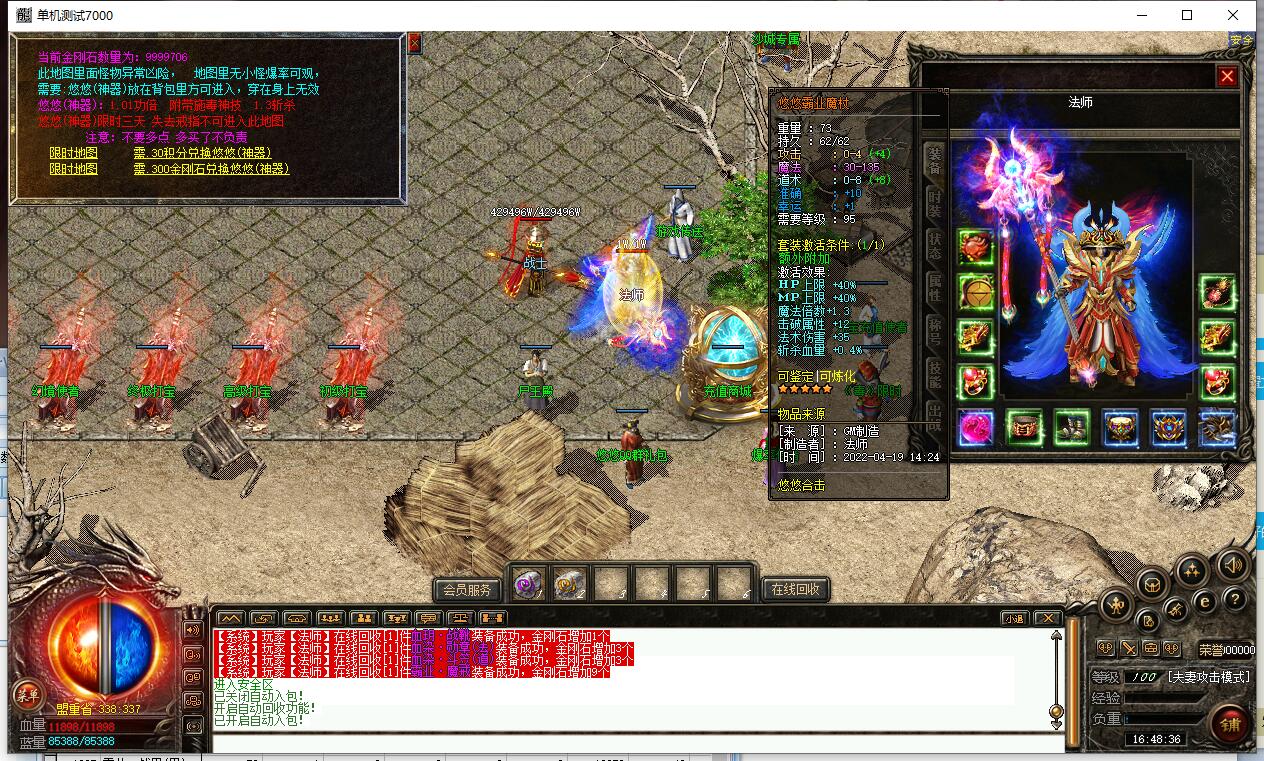
Task: Switch to the 称号 title tab
Action: point(934,330)
